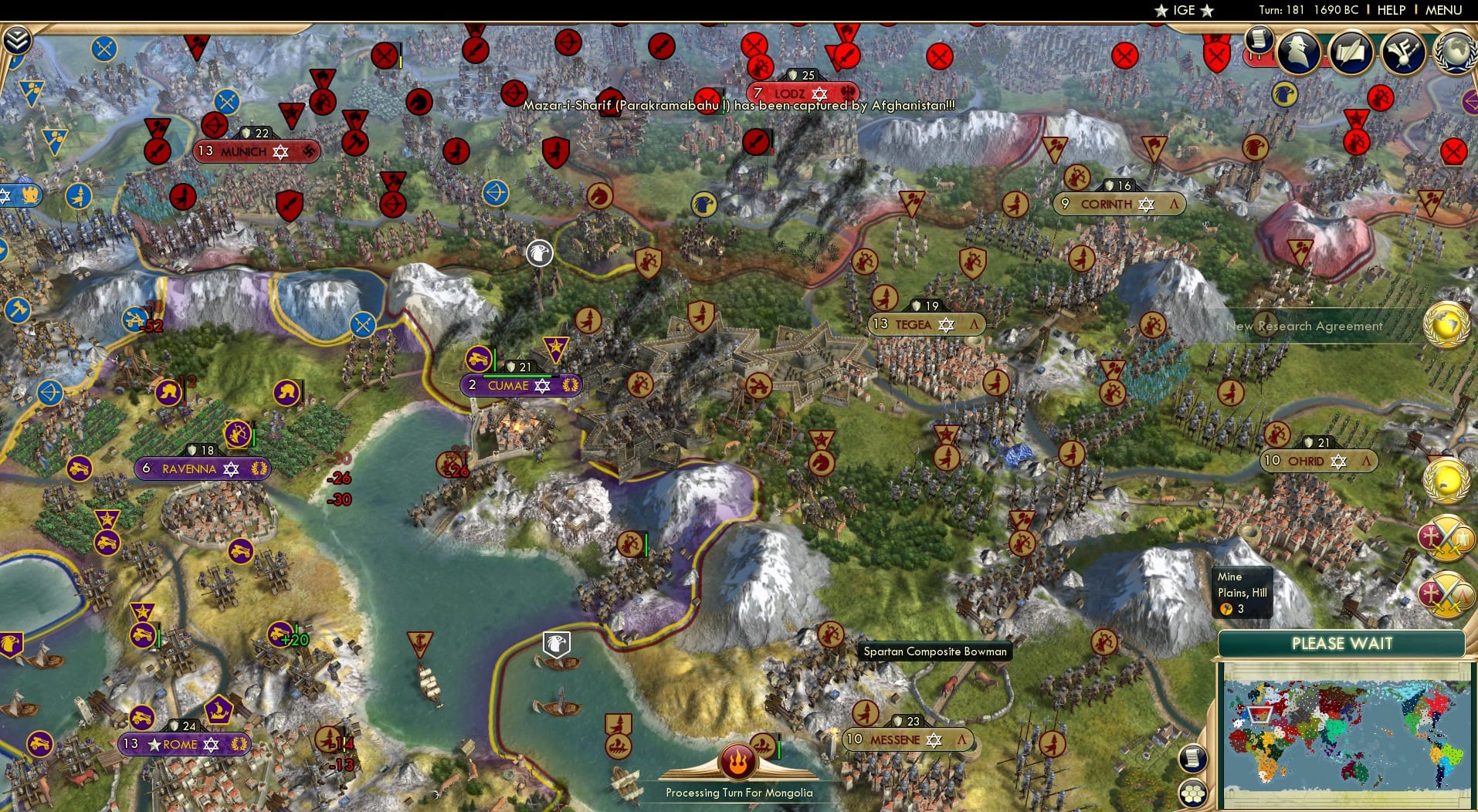Open the HELP menu
Viewport: 1478px width, 812px height.
[x=1390, y=10]
